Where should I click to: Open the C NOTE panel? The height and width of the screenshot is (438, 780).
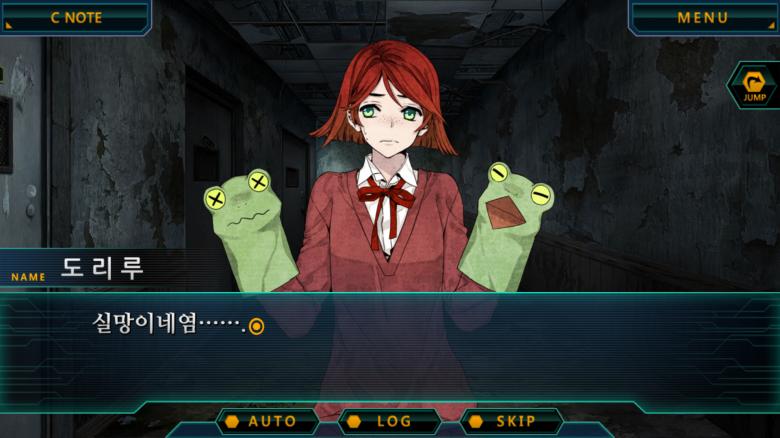[75, 17]
